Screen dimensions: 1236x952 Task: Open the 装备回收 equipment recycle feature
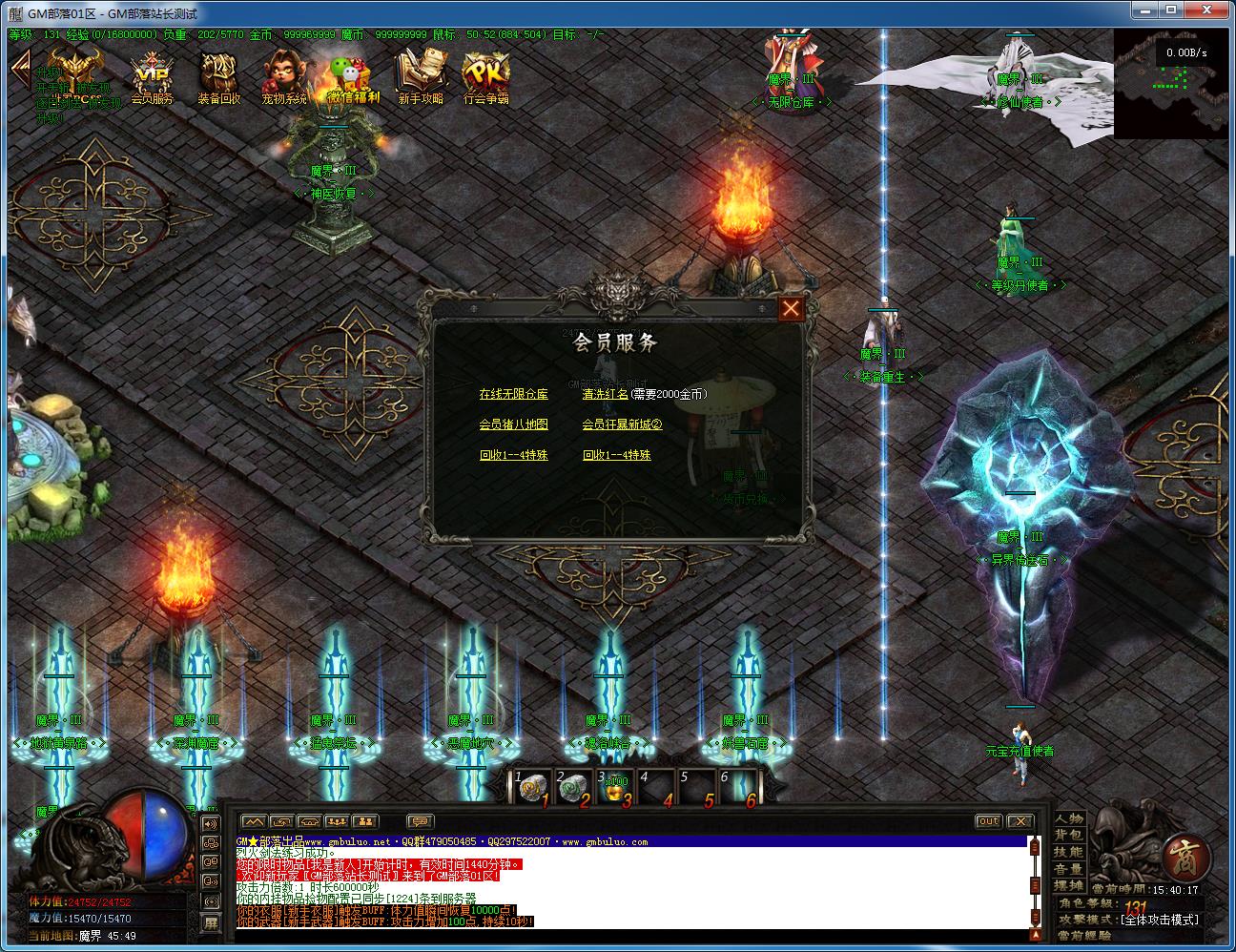coord(218,76)
